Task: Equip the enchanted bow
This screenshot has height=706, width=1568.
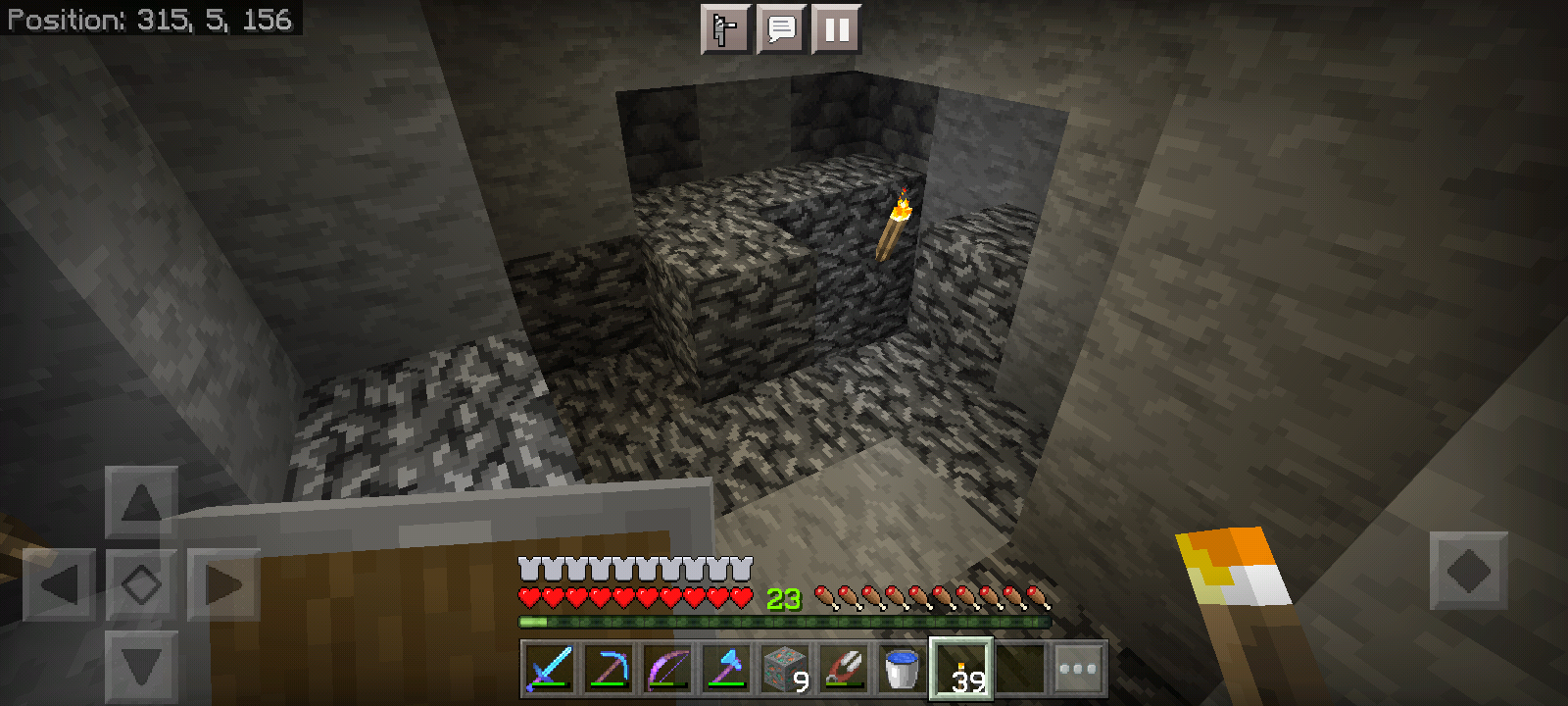Action: coord(667,670)
